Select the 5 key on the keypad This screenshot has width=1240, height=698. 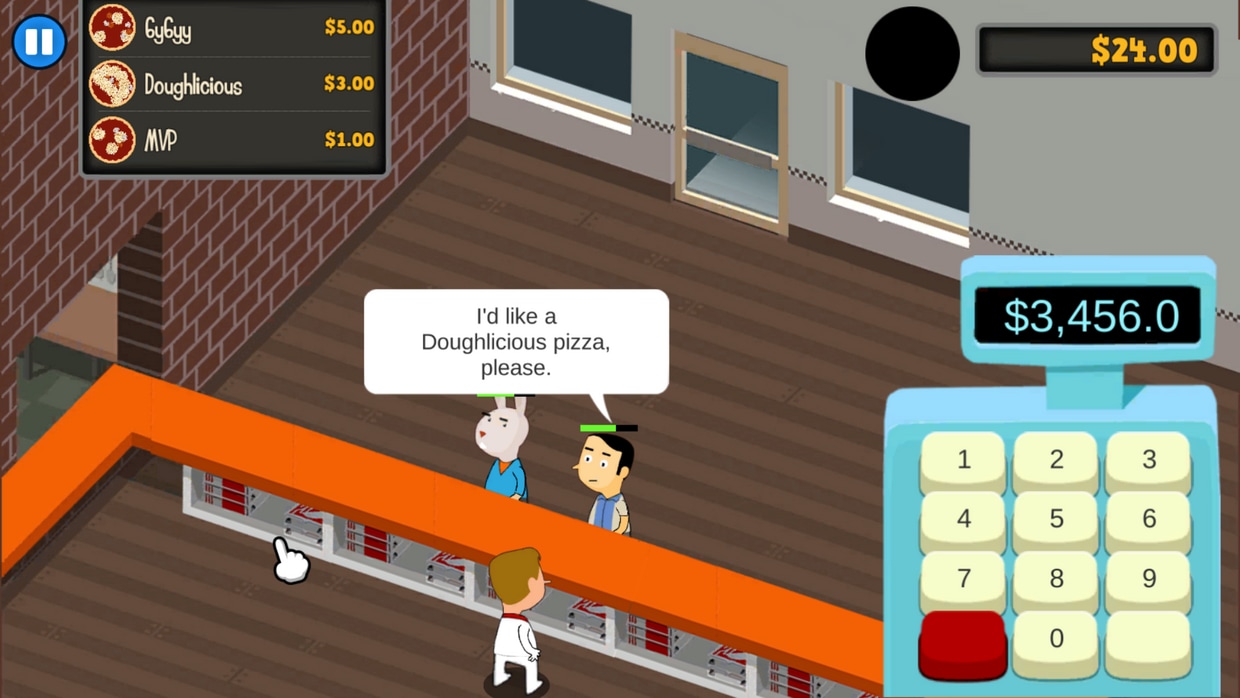(x=1056, y=519)
